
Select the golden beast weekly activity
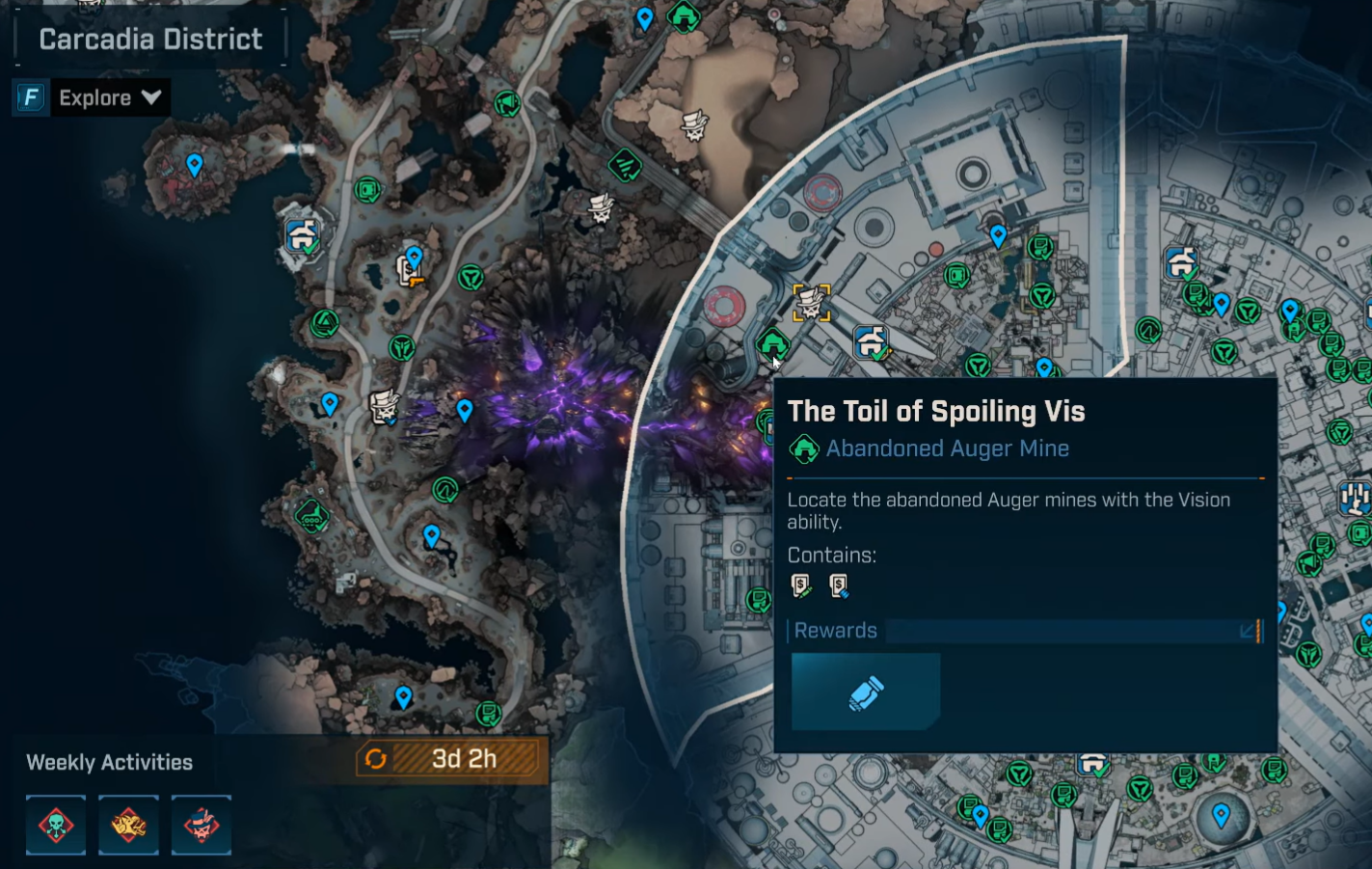point(128,826)
